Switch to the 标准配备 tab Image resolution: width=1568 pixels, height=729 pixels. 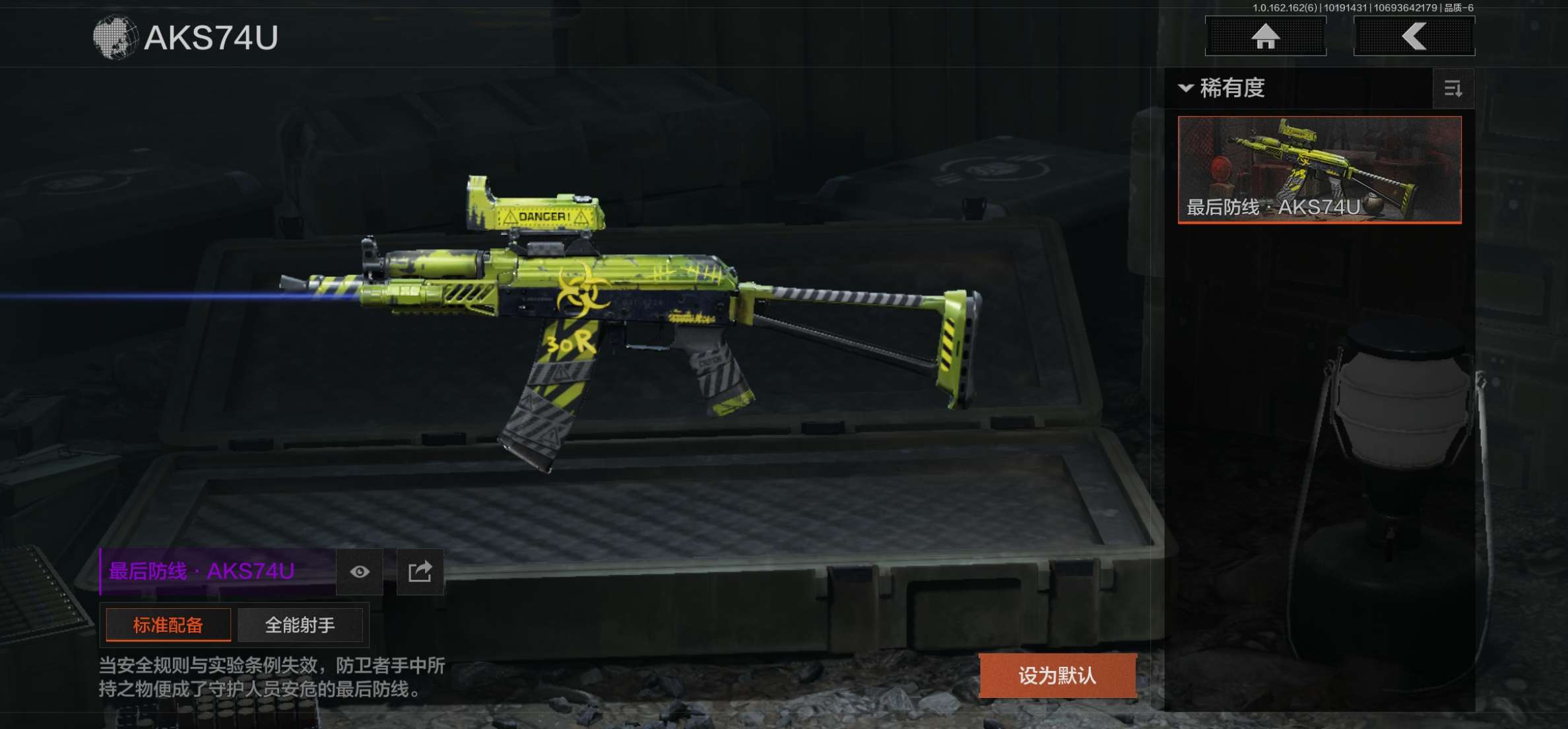(x=168, y=625)
